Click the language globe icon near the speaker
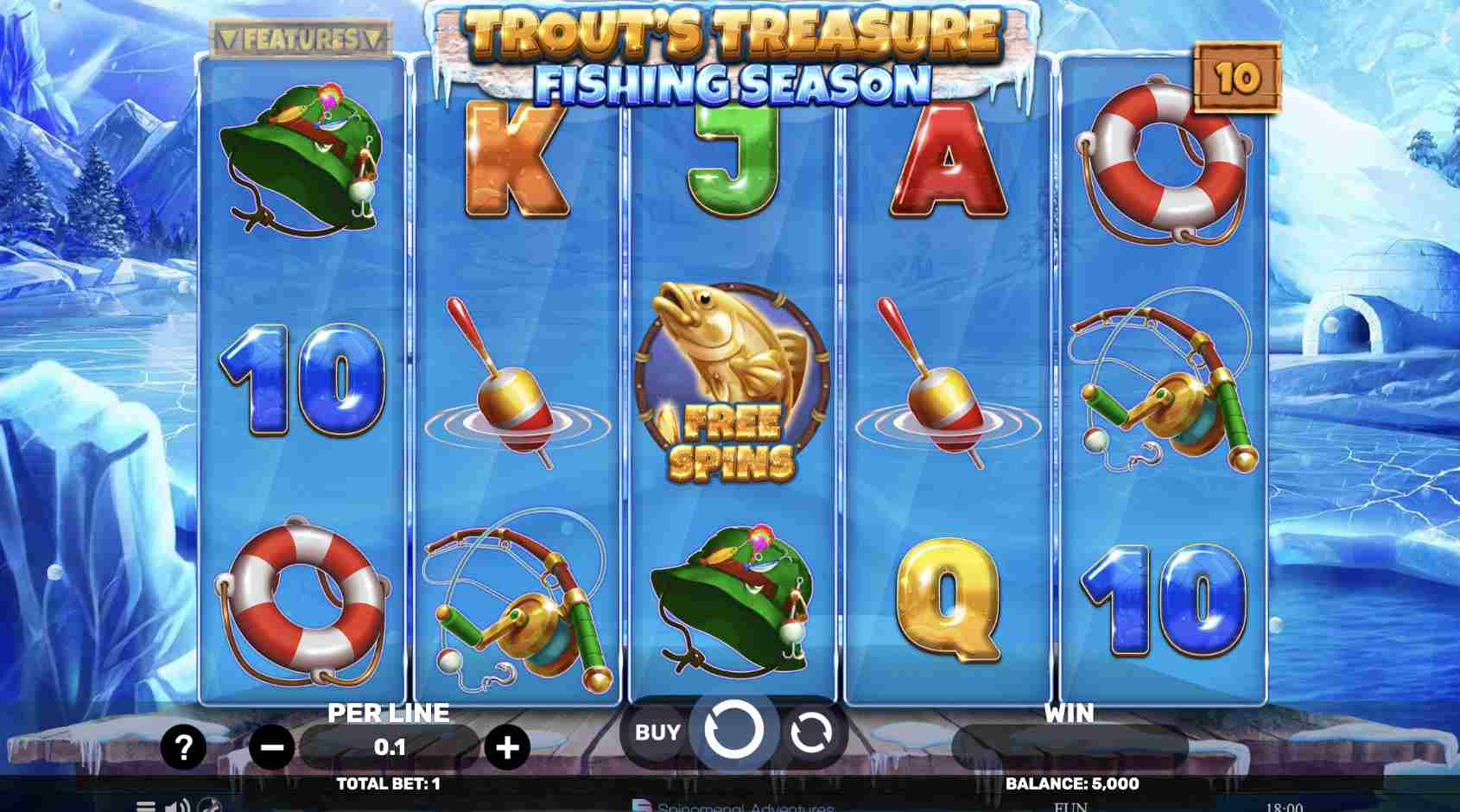The image size is (1460, 812). [207, 807]
